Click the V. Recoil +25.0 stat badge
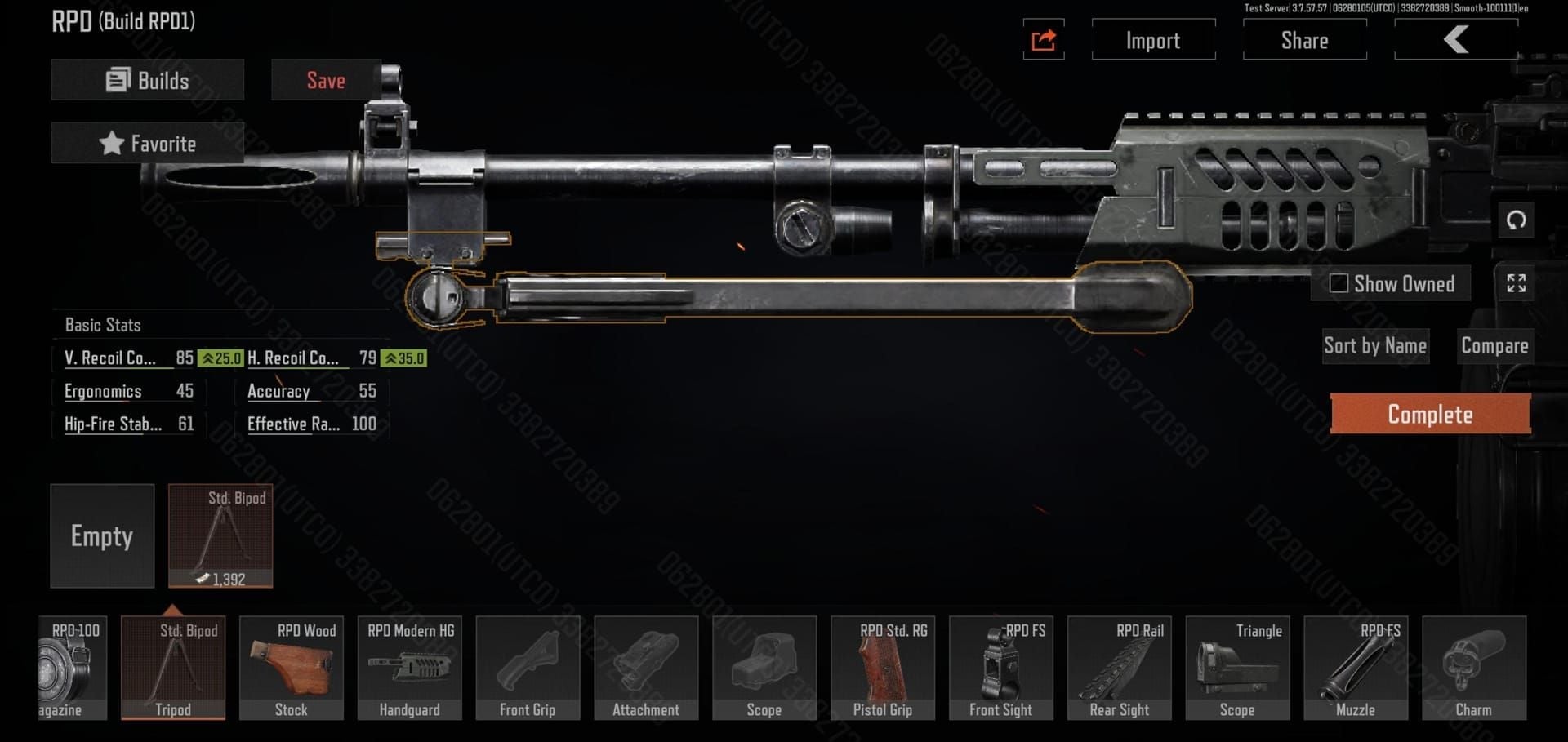The image size is (1568, 742). click(220, 358)
